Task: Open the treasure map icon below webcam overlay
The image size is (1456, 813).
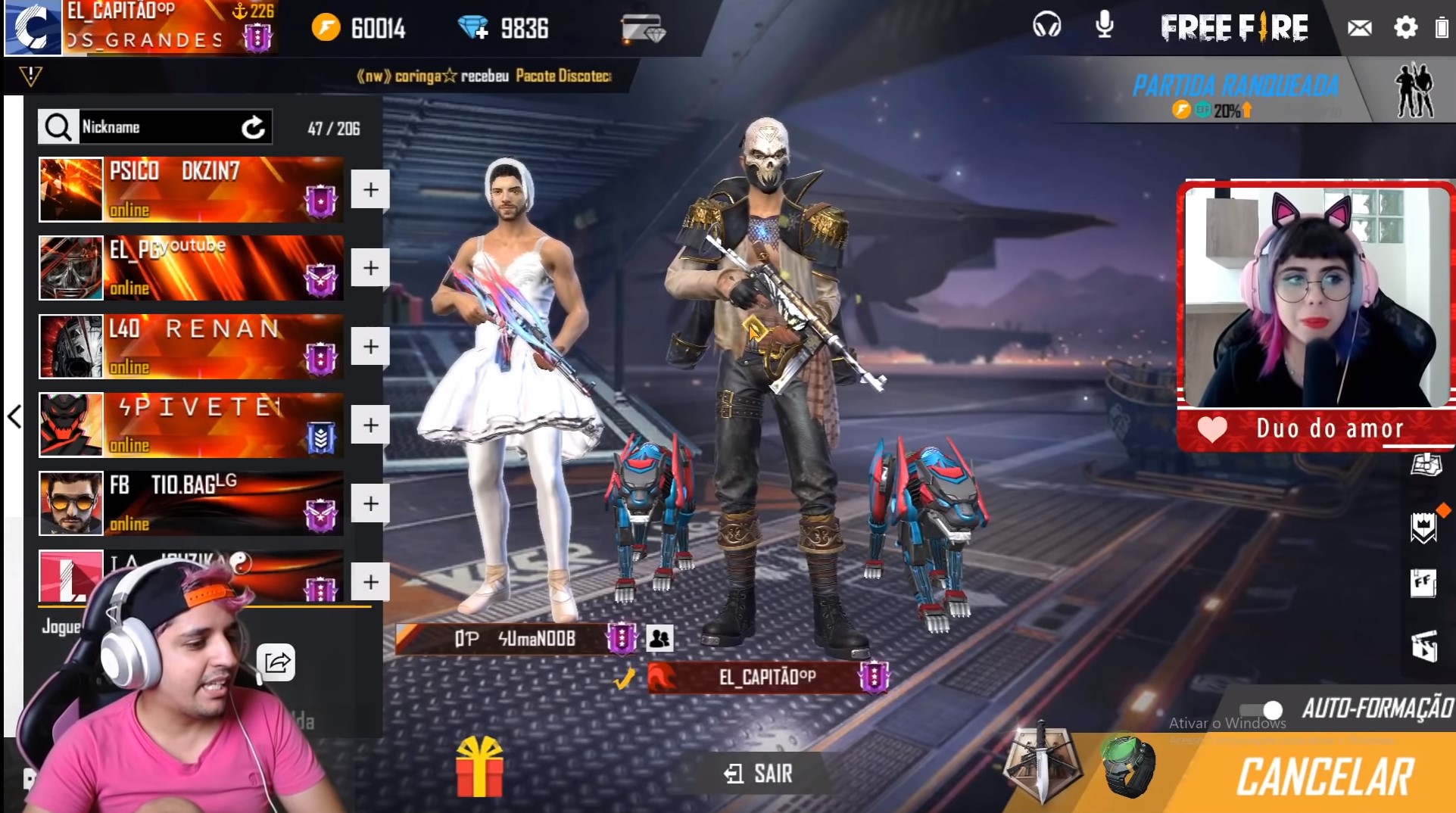Action: coord(1426,464)
